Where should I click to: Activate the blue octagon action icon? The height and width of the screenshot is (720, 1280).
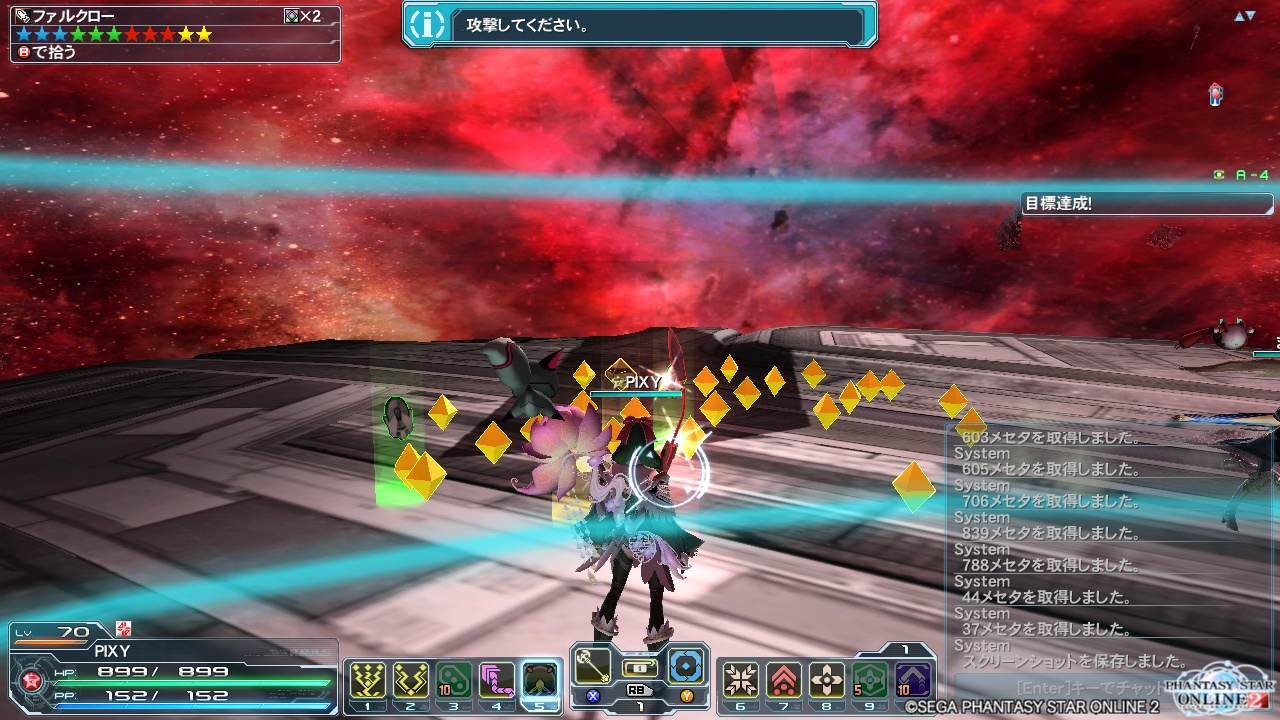687,666
